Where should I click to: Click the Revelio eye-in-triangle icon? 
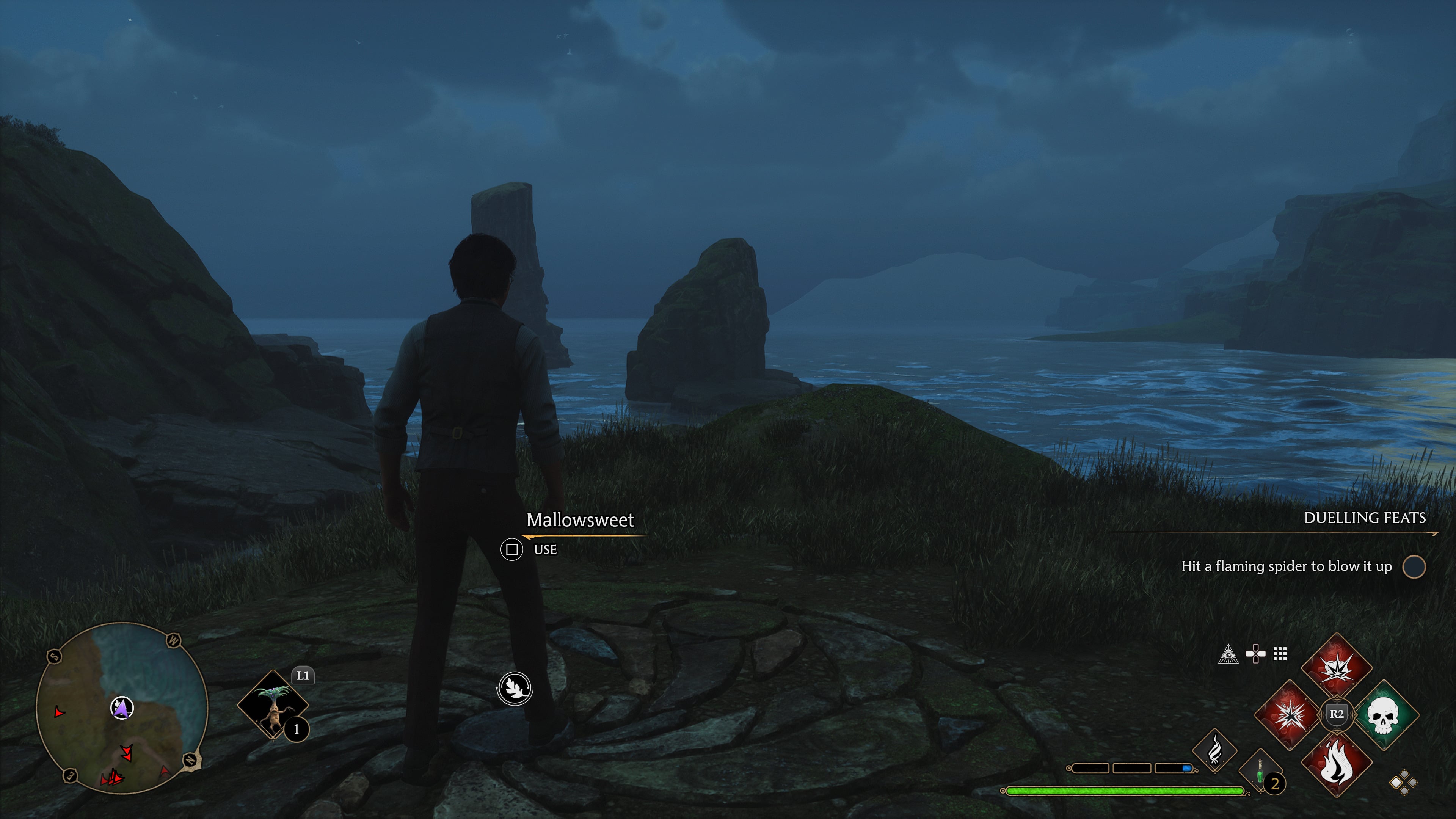(1228, 654)
